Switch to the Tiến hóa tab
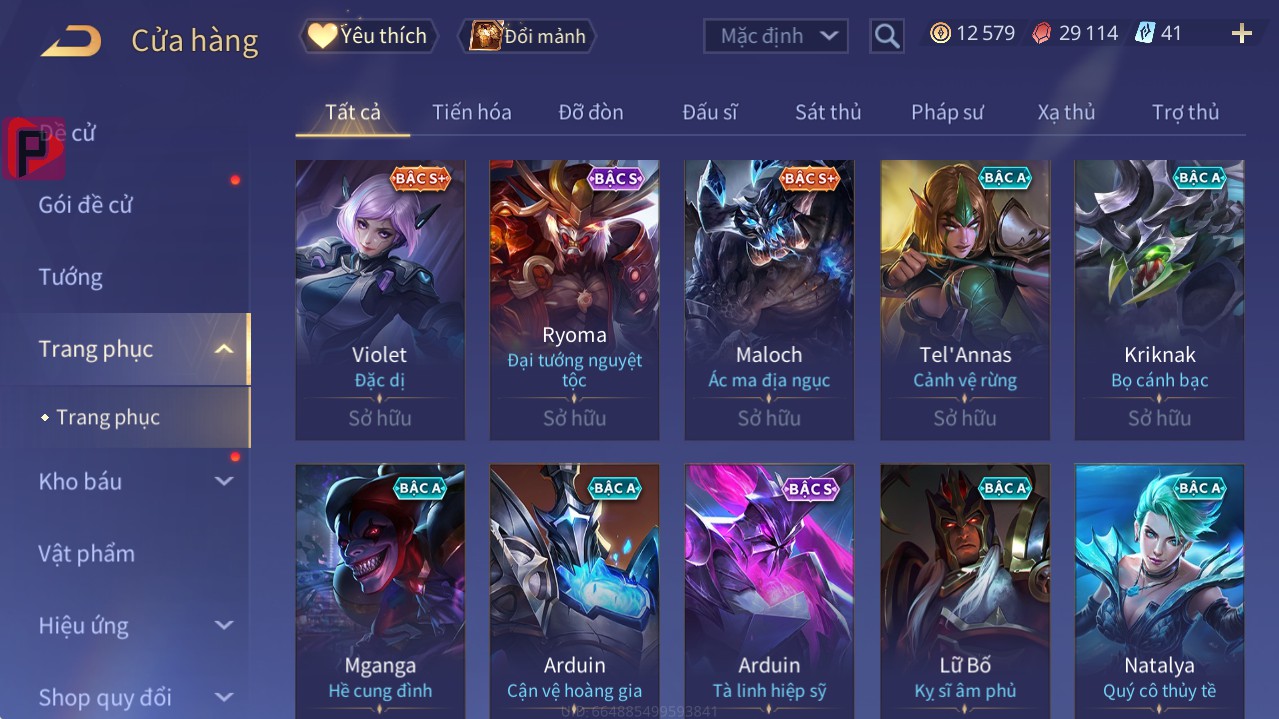This screenshot has height=719, width=1279. pyautogui.click(x=471, y=112)
